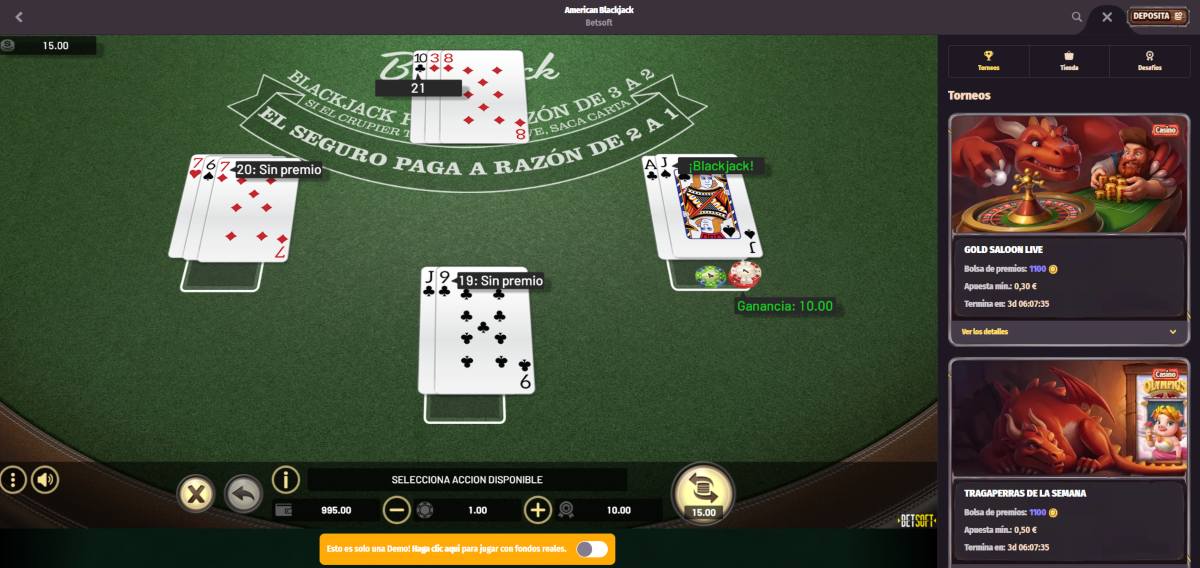Switch to the Tienda tab
The height and width of the screenshot is (568, 1200).
[x=1069, y=61]
